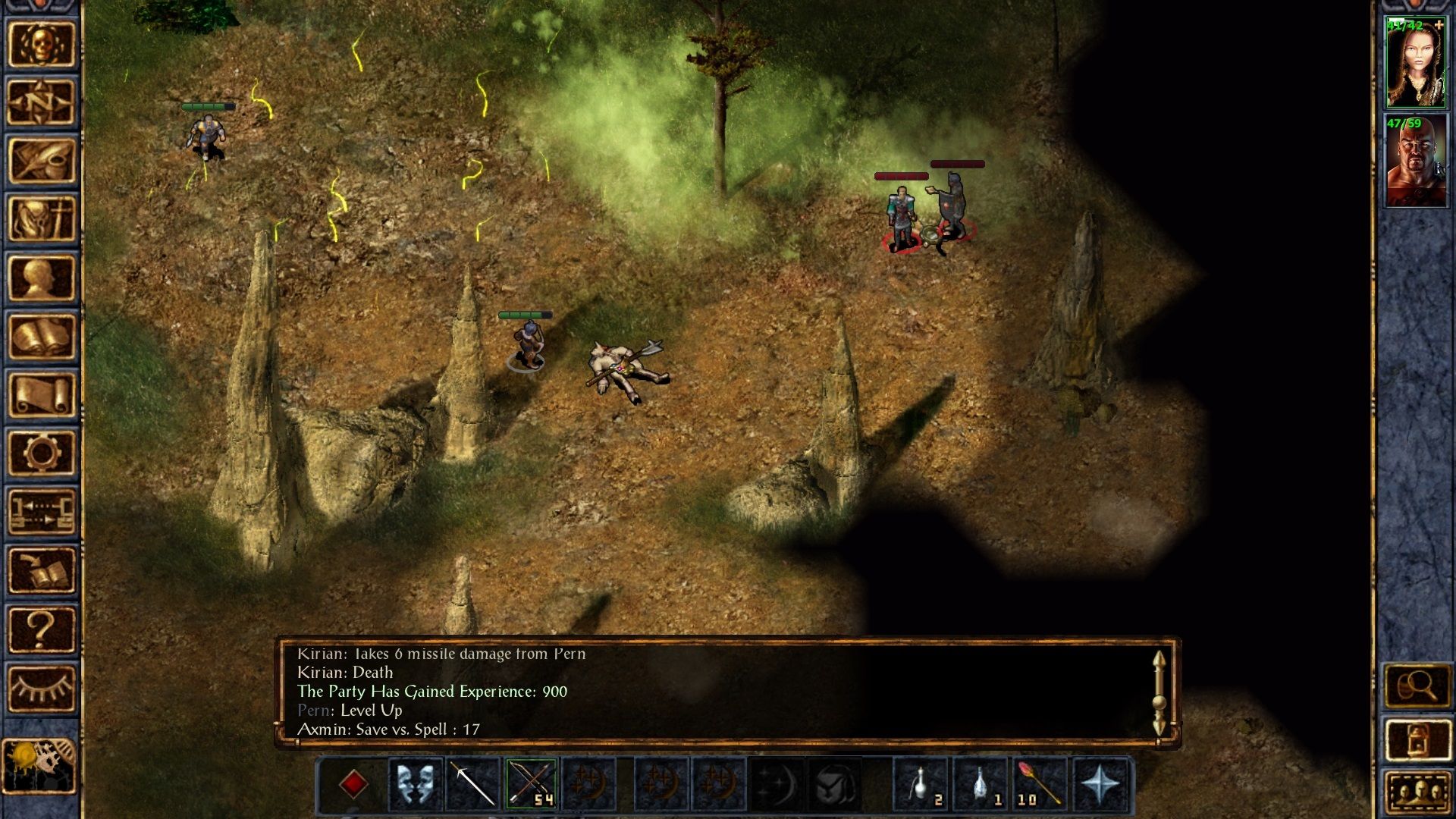The width and height of the screenshot is (1456, 819).
Task: Activate the theater masks ability
Action: [x=415, y=783]
